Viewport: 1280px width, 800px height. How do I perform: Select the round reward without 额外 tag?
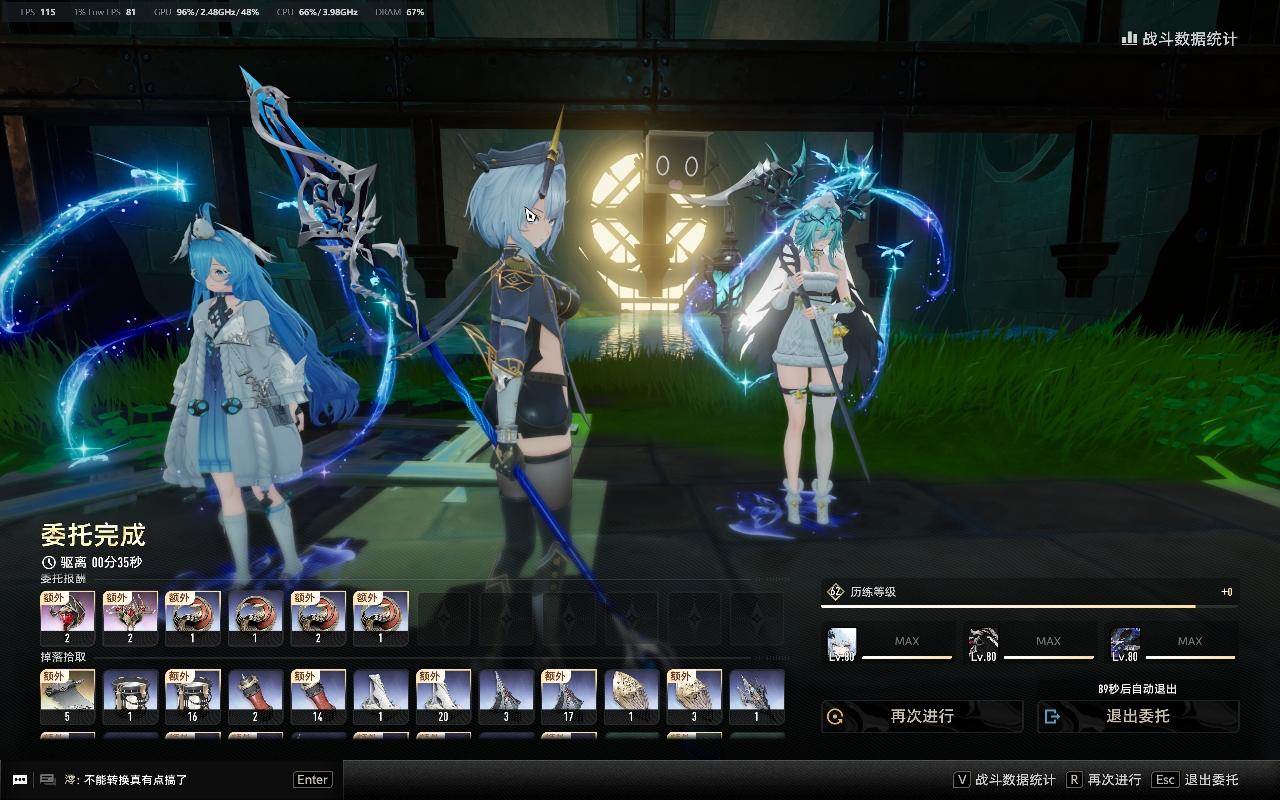click(x=255, y=618)
